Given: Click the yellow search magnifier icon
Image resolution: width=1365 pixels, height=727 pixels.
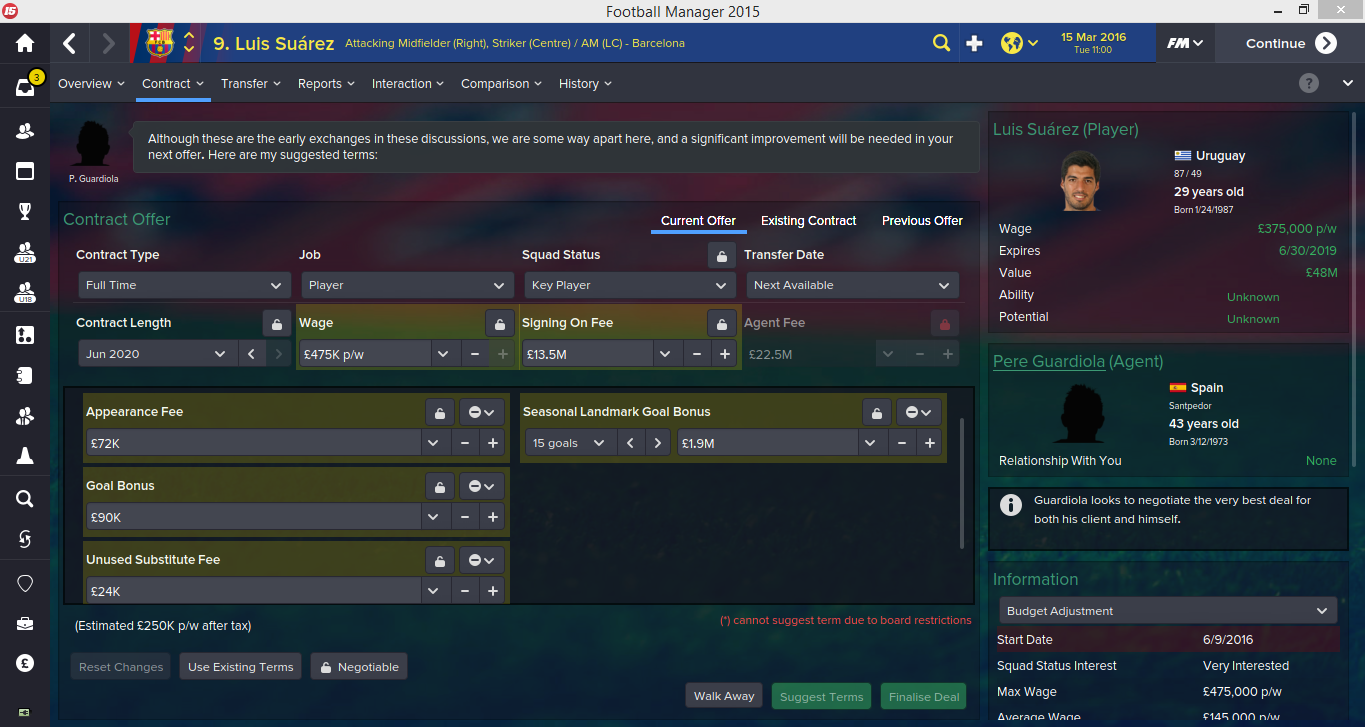Looking at the screenshot, I should 941,43.
